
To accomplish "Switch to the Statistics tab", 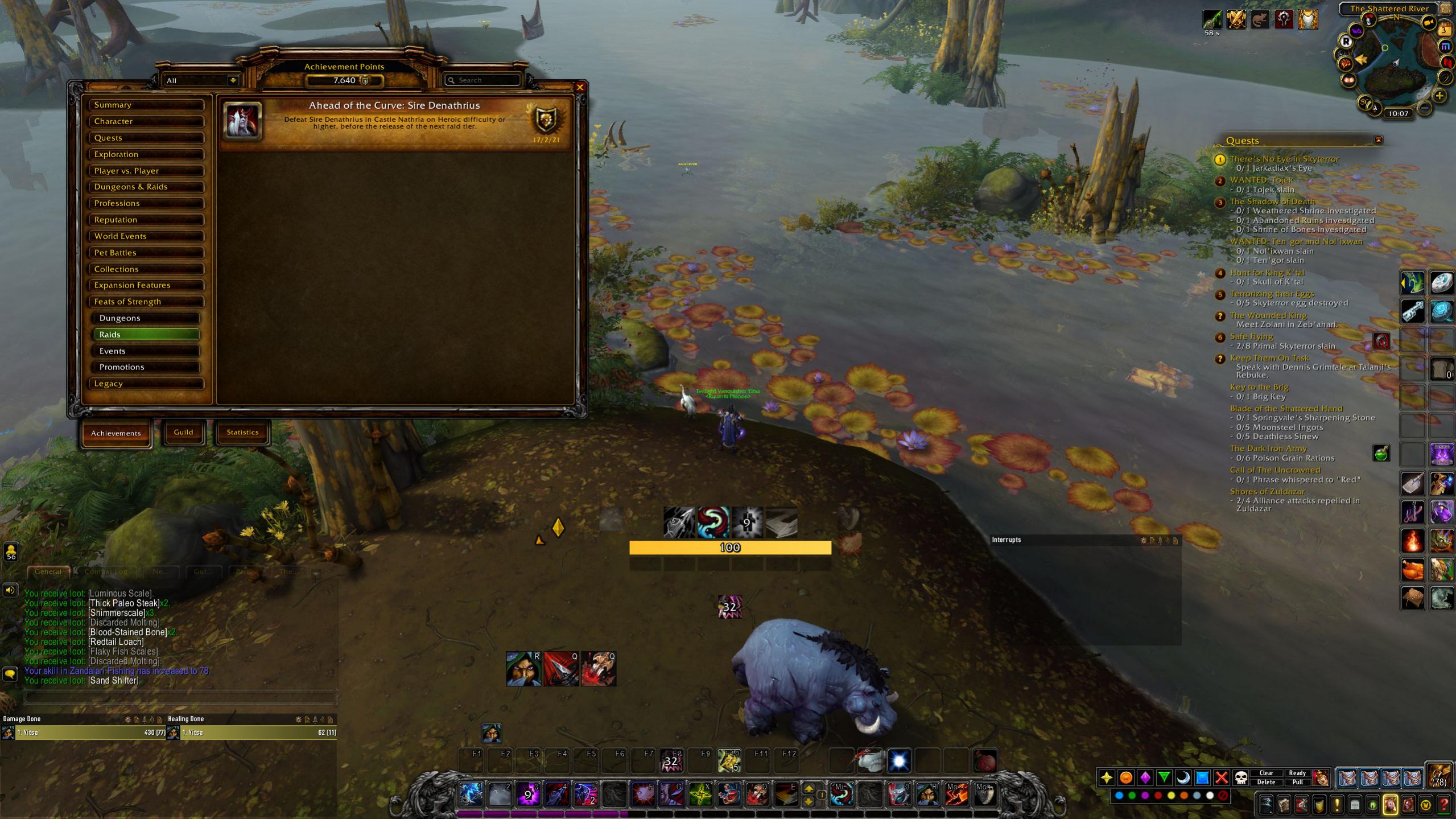I will tap(242, 433).
